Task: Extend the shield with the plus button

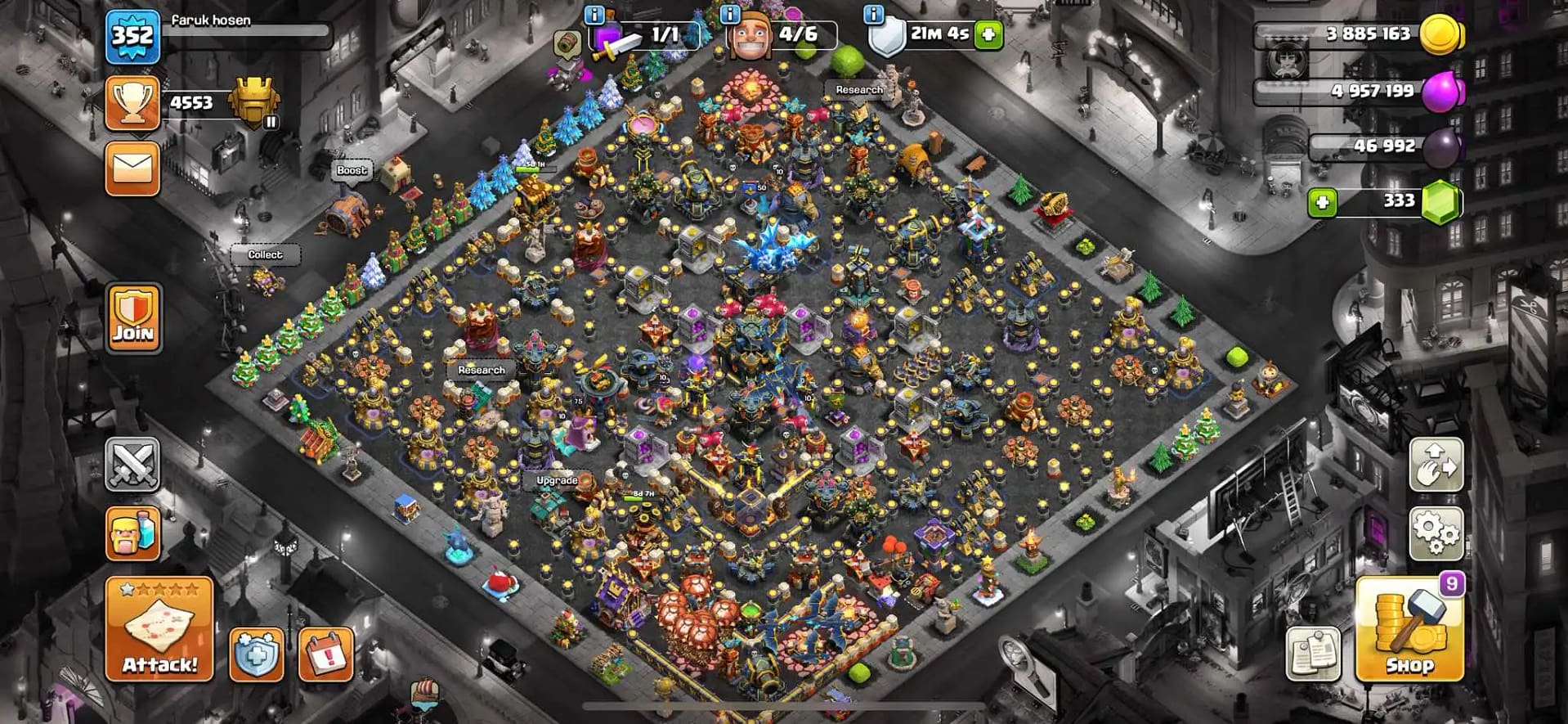Action: click(988, 36)
